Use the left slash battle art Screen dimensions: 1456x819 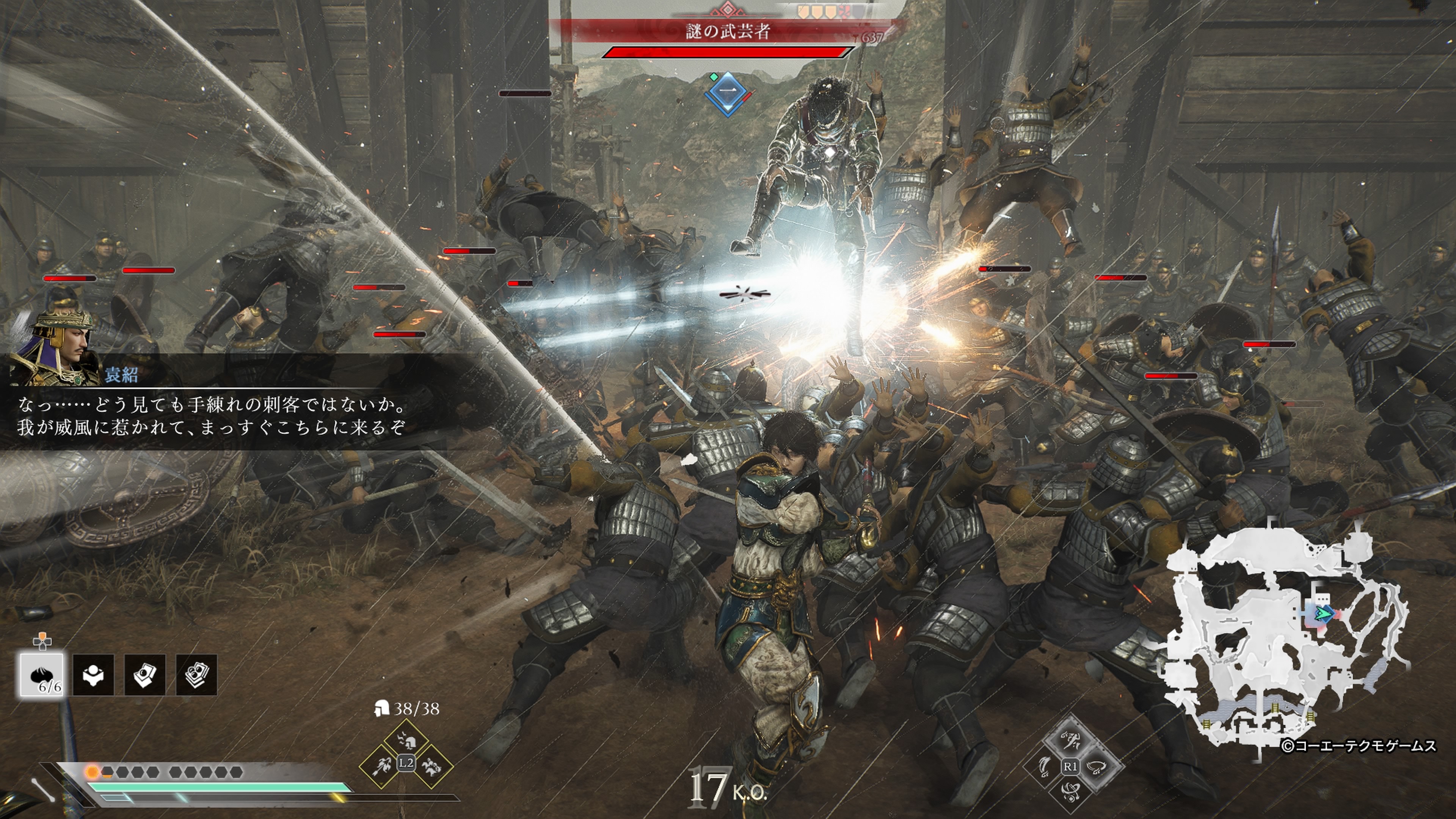[1045, 766]
